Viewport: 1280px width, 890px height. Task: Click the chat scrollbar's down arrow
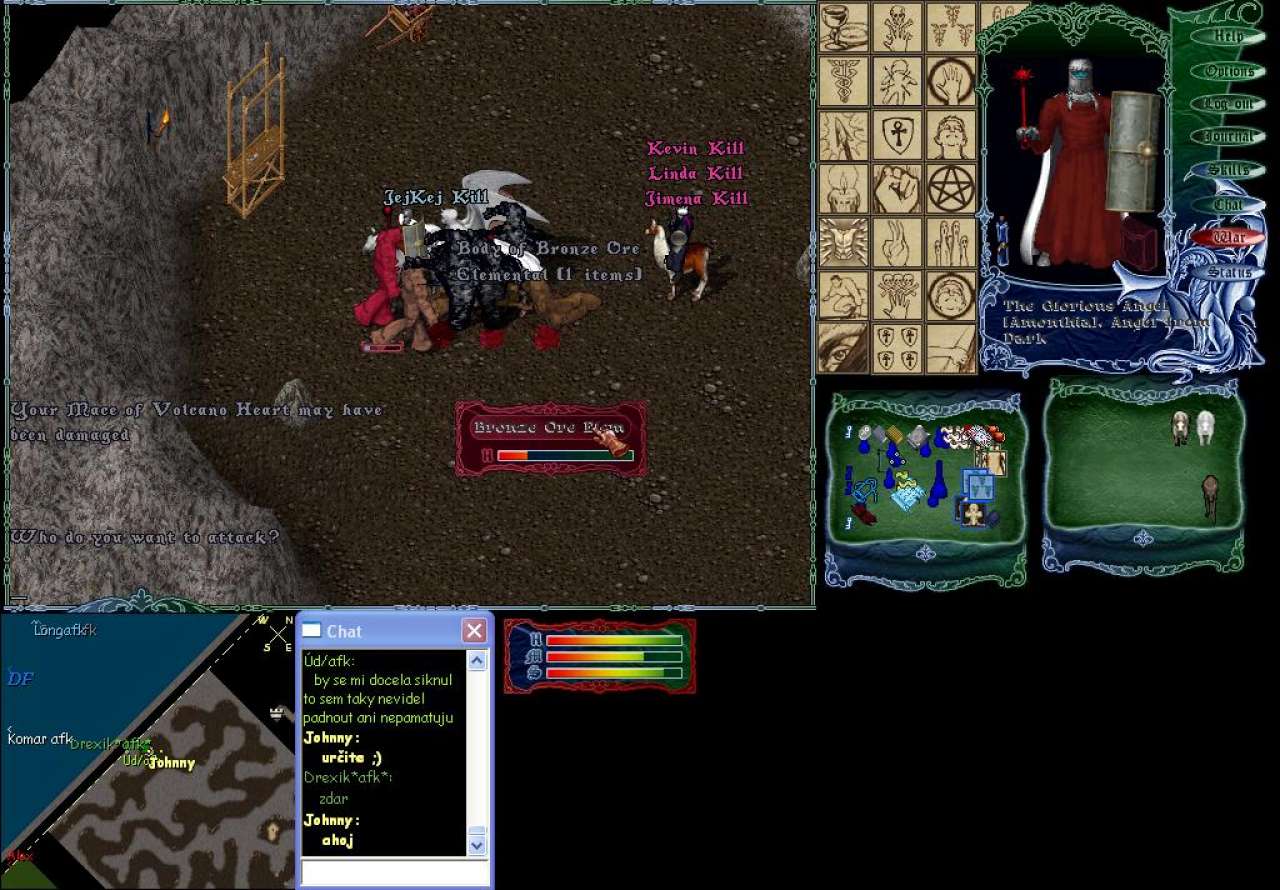click(x=477, y=845)
